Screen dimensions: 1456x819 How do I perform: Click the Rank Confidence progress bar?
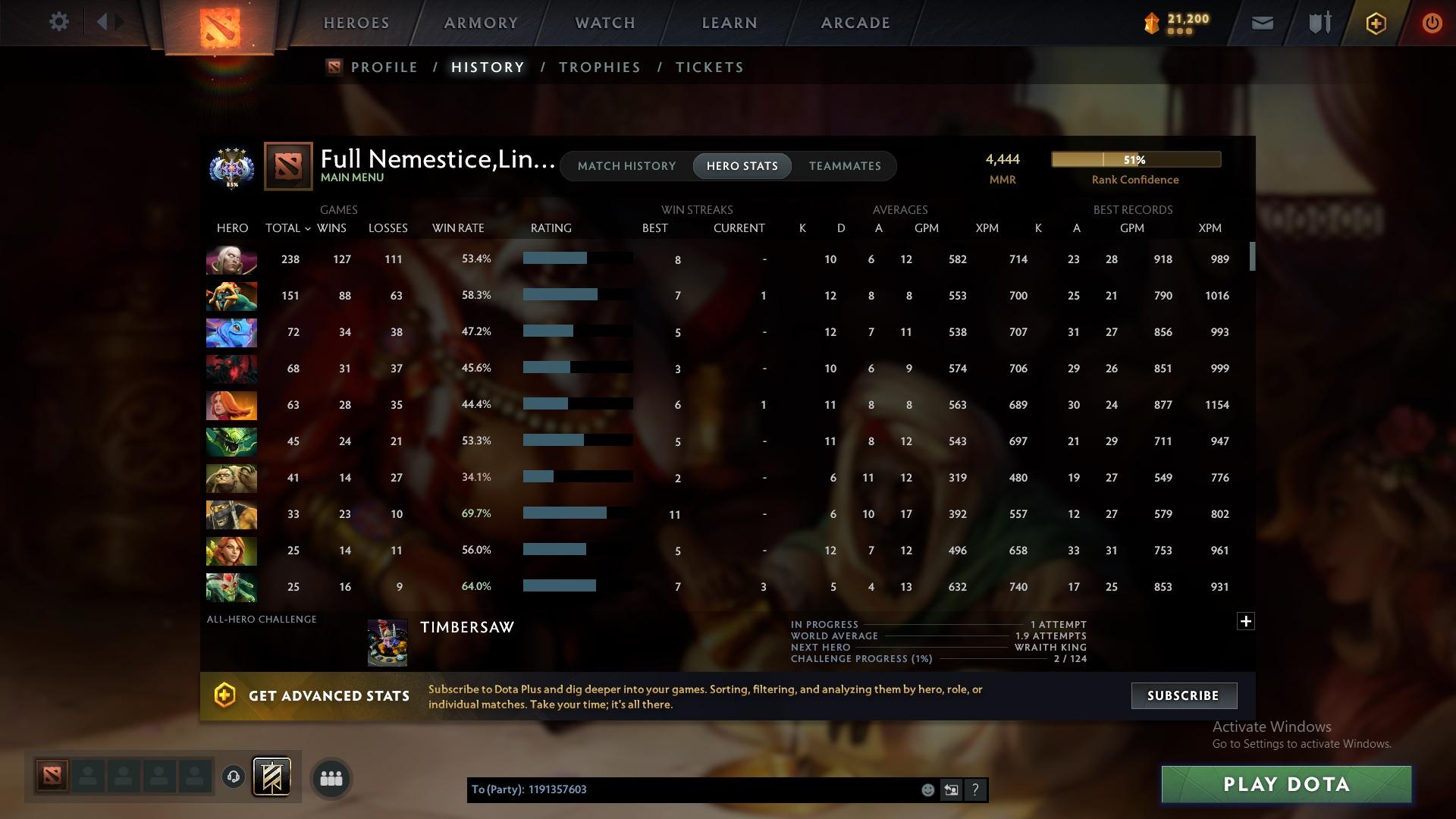(x=1135, y=159)
